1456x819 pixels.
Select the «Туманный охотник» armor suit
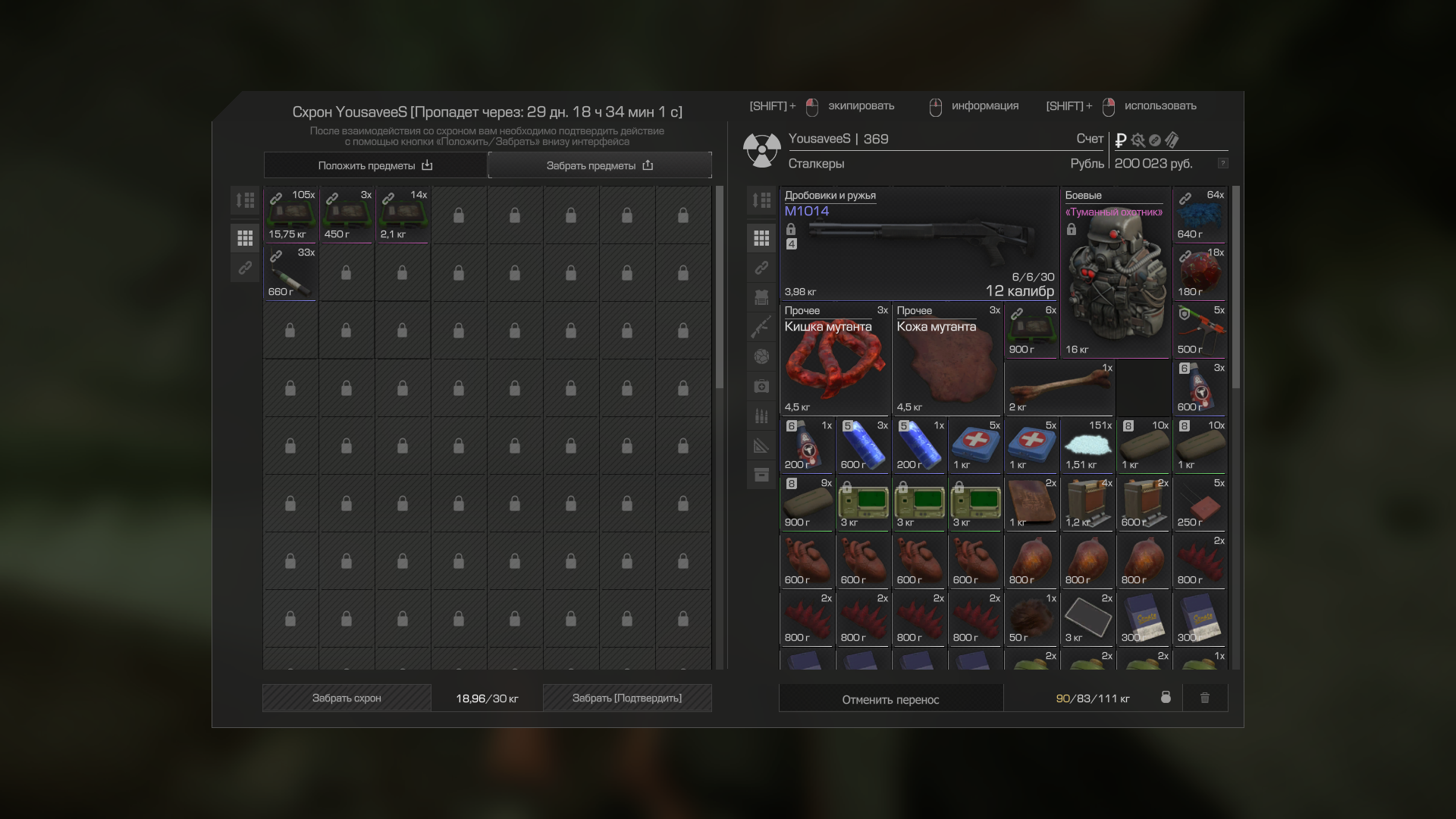pos(1115,273)
